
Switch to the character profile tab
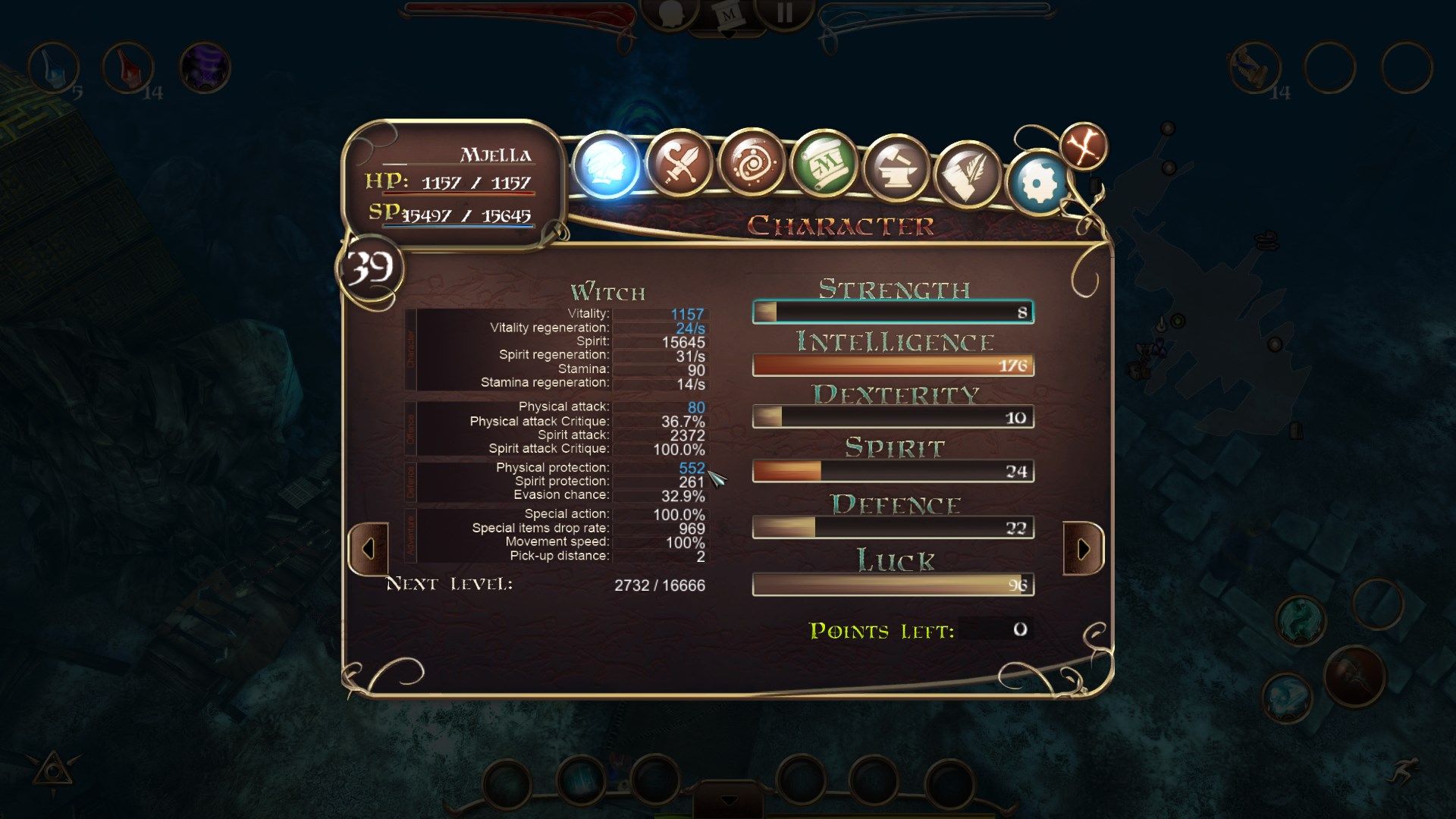[x=607, y=165]
